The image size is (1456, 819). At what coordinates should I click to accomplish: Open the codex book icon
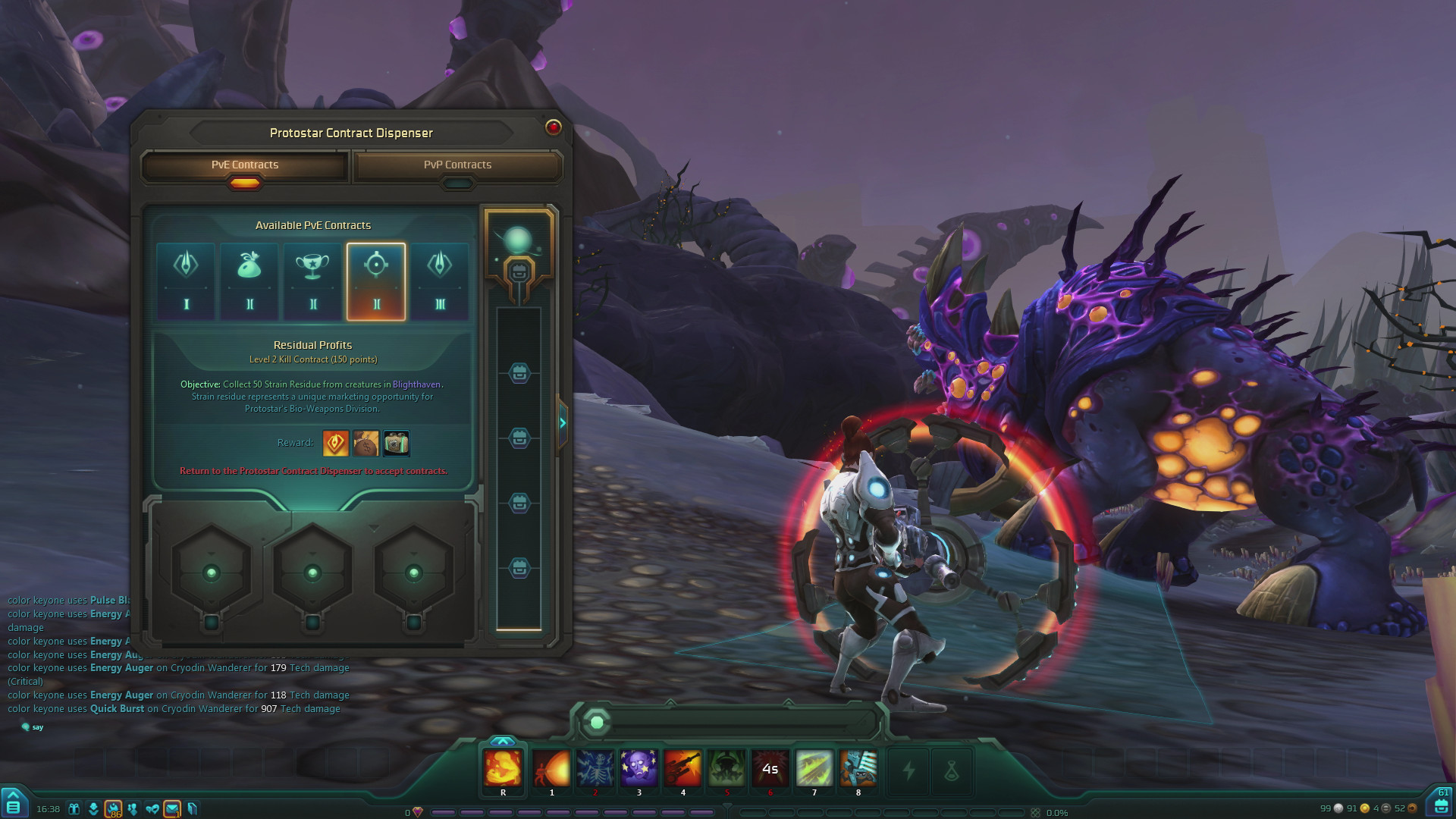tap(193, 808)
